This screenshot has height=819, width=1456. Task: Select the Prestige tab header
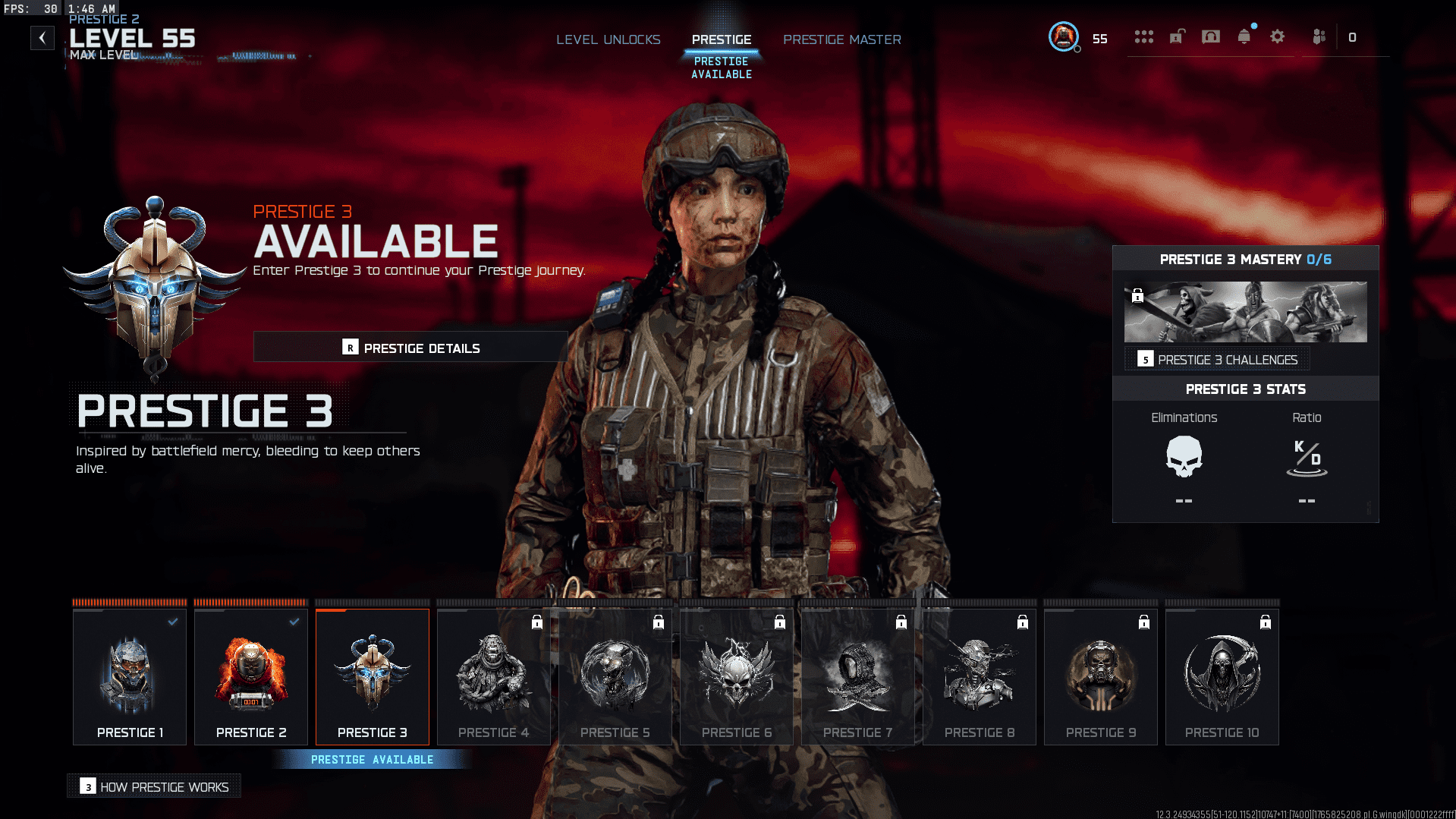[x=721, y=39]
